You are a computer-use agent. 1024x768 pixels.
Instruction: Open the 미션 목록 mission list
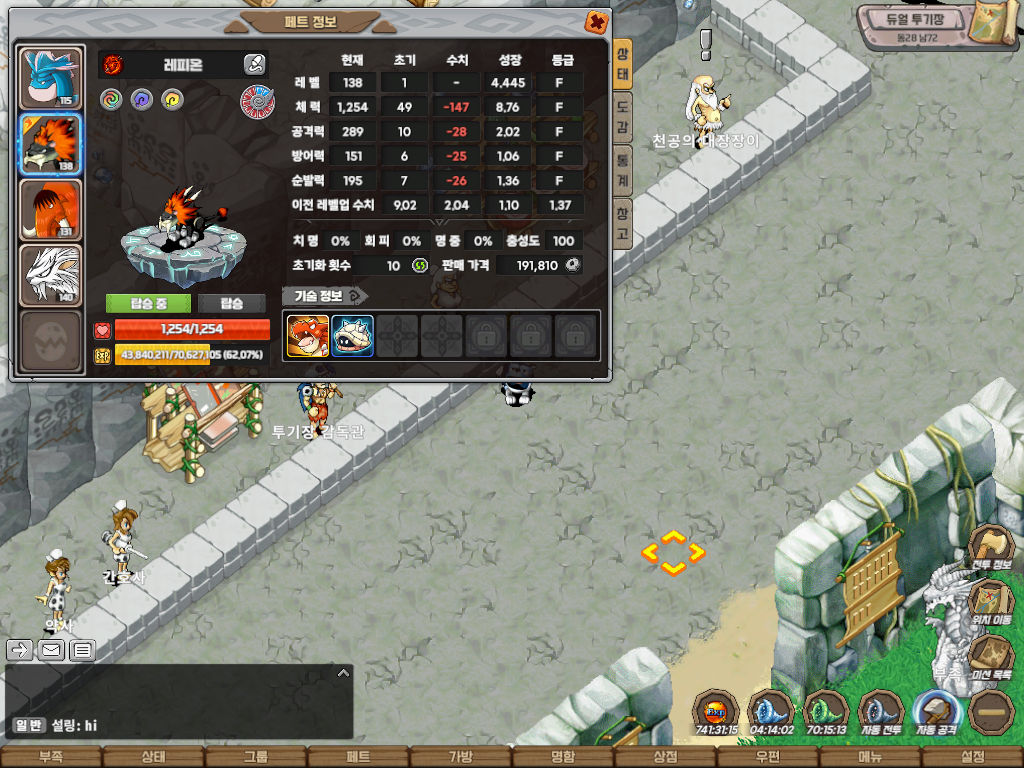tap(990, 660)
